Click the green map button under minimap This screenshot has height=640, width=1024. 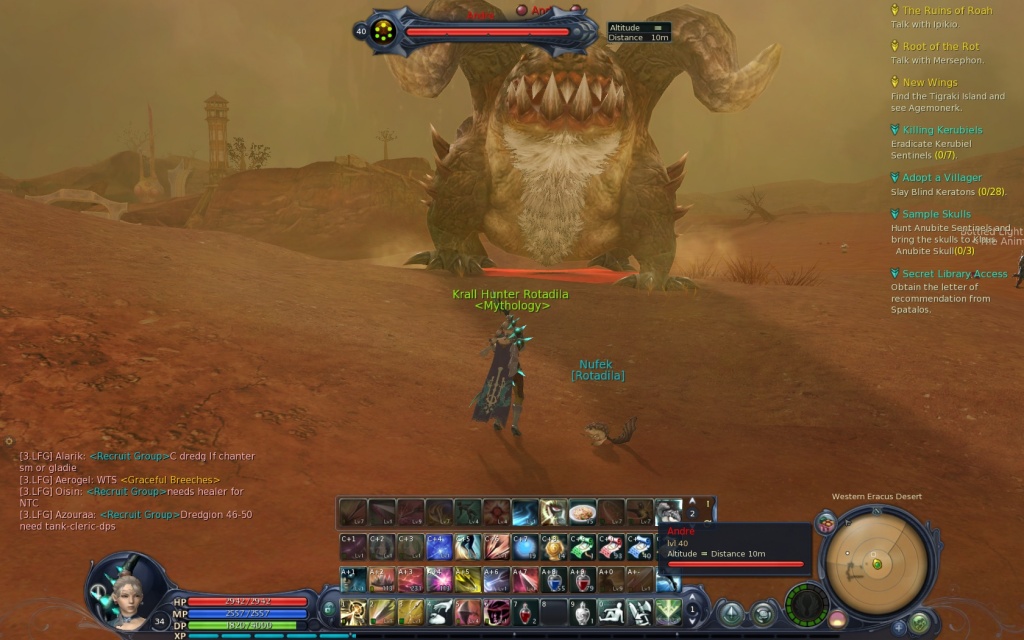(919, 624)
